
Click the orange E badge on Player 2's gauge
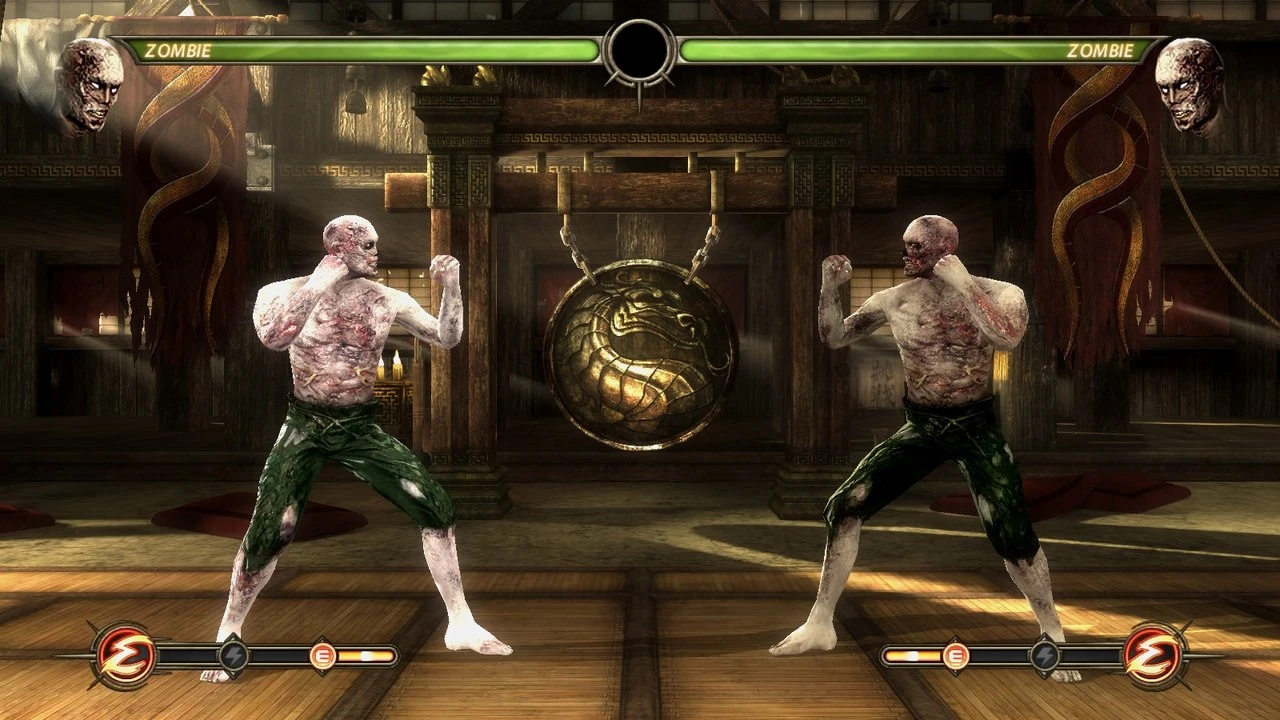point(958,658)
